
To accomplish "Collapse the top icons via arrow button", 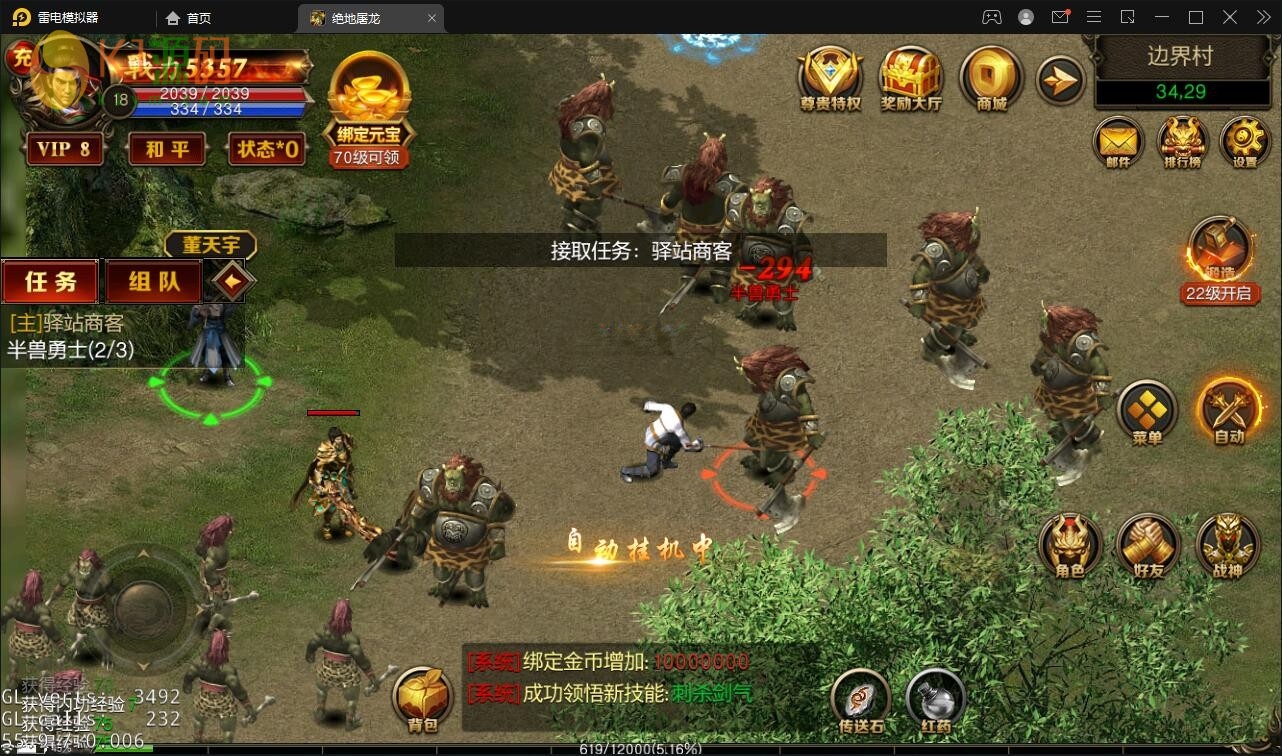I will coord(1059,78).
